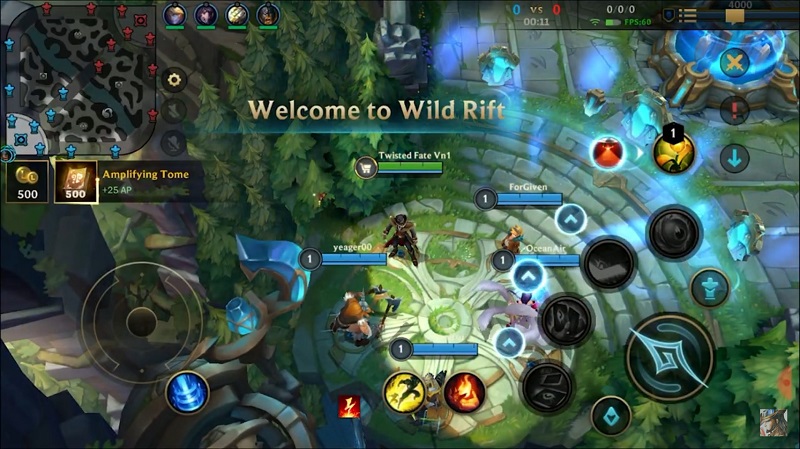The height and width of the screenshot is (449, 800).
Task: Buy the Amplifying Tome recommended item
Action: (76, 181)
